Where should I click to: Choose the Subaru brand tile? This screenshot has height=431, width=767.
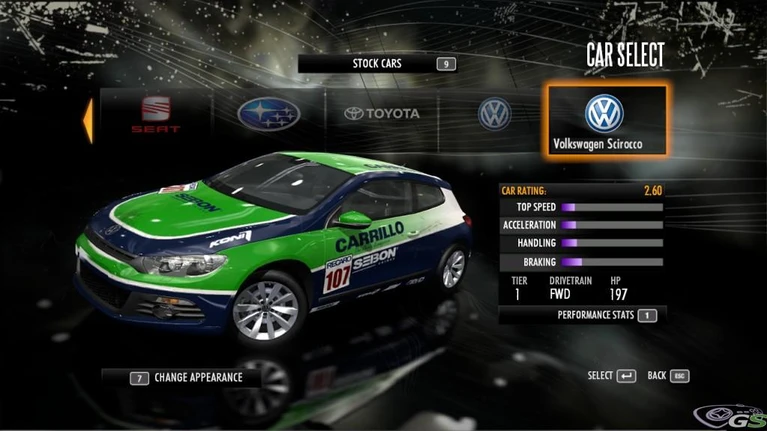(269, 115)
